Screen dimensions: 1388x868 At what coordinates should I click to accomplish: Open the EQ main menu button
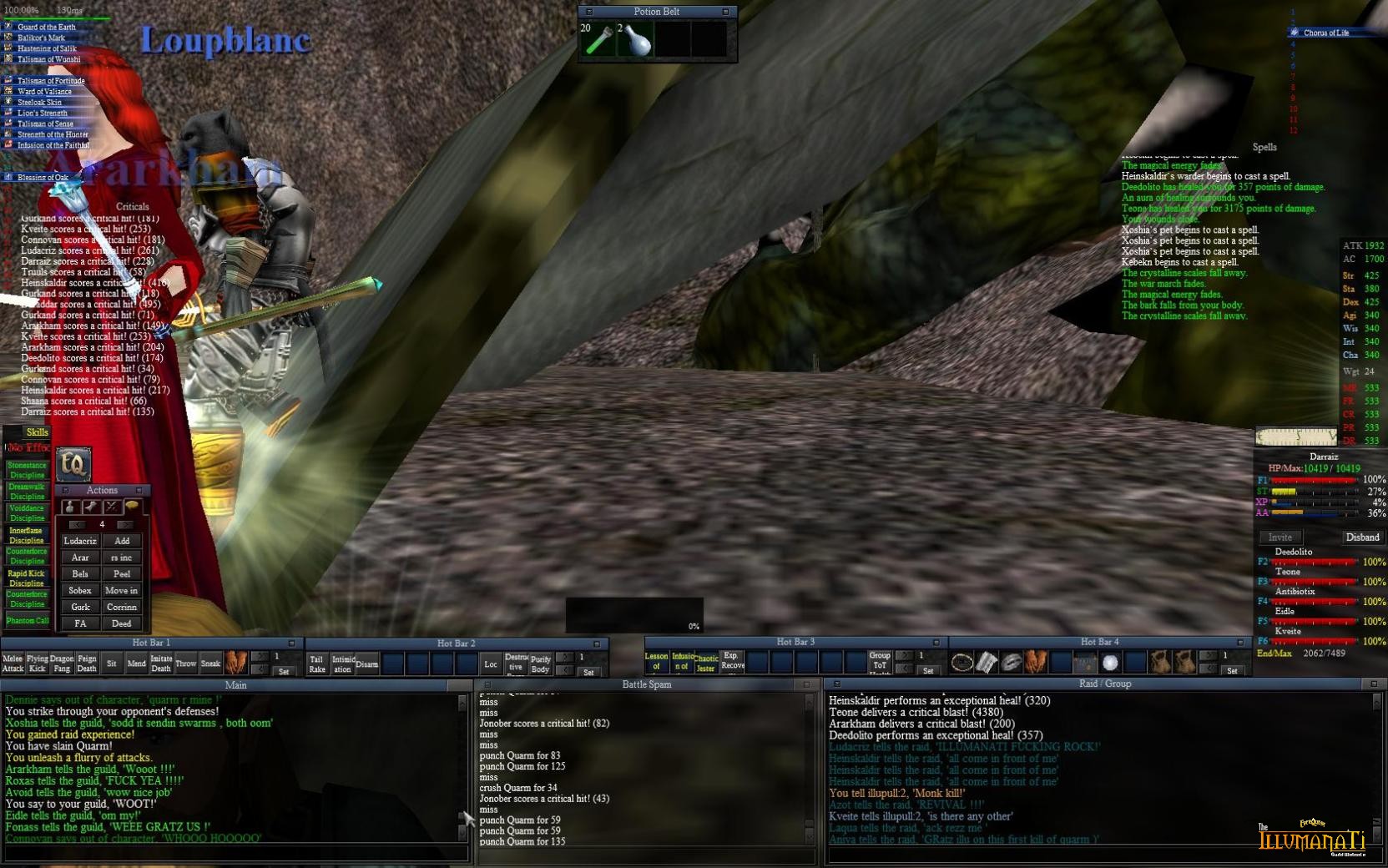(73, 464)
